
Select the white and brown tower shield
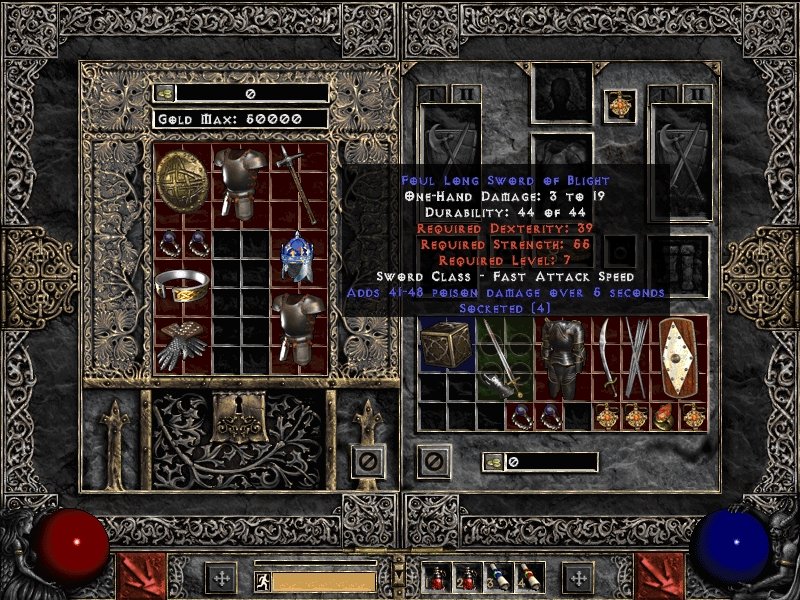pos(678,357)
